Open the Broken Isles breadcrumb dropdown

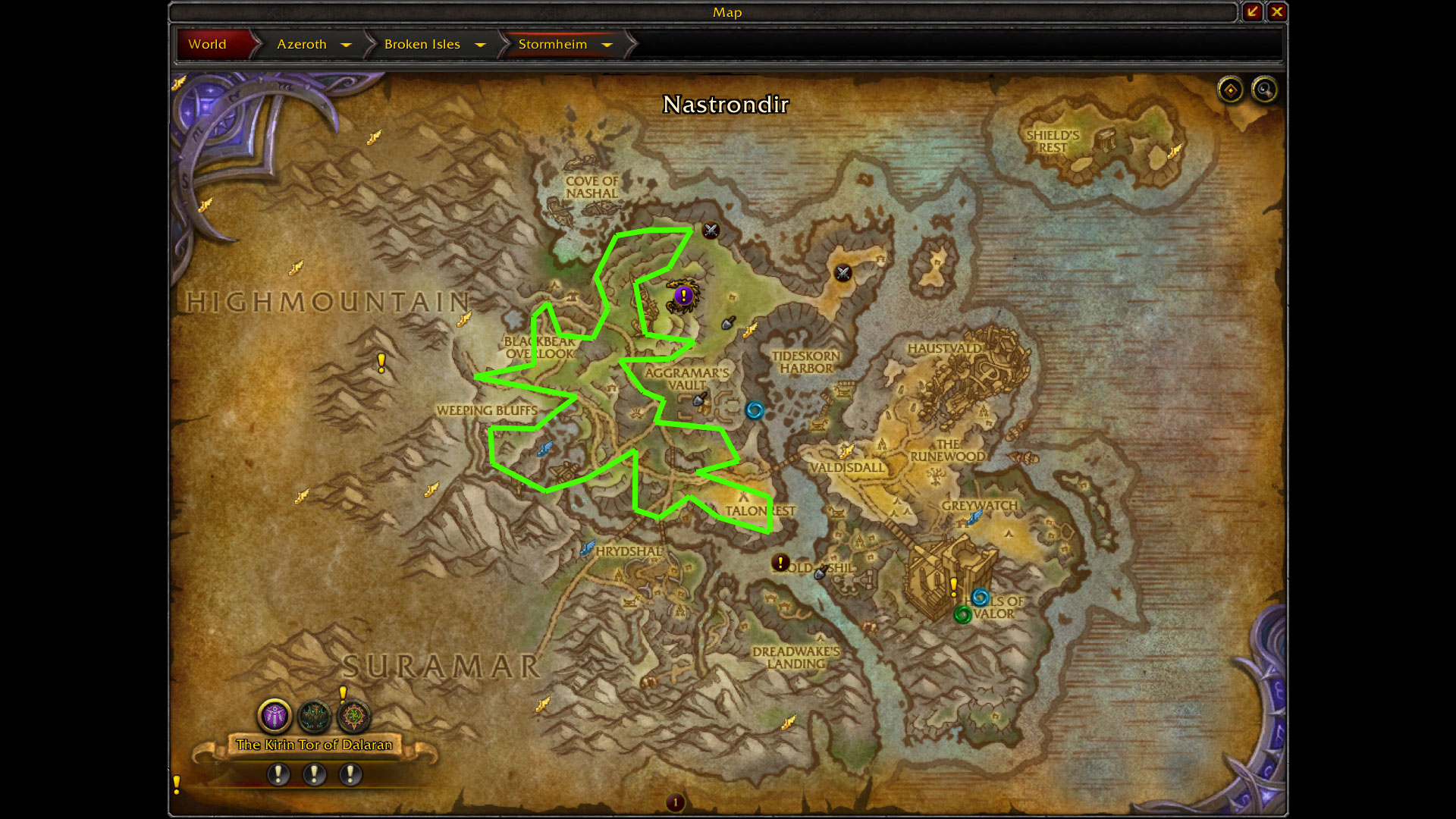point(480,45)
